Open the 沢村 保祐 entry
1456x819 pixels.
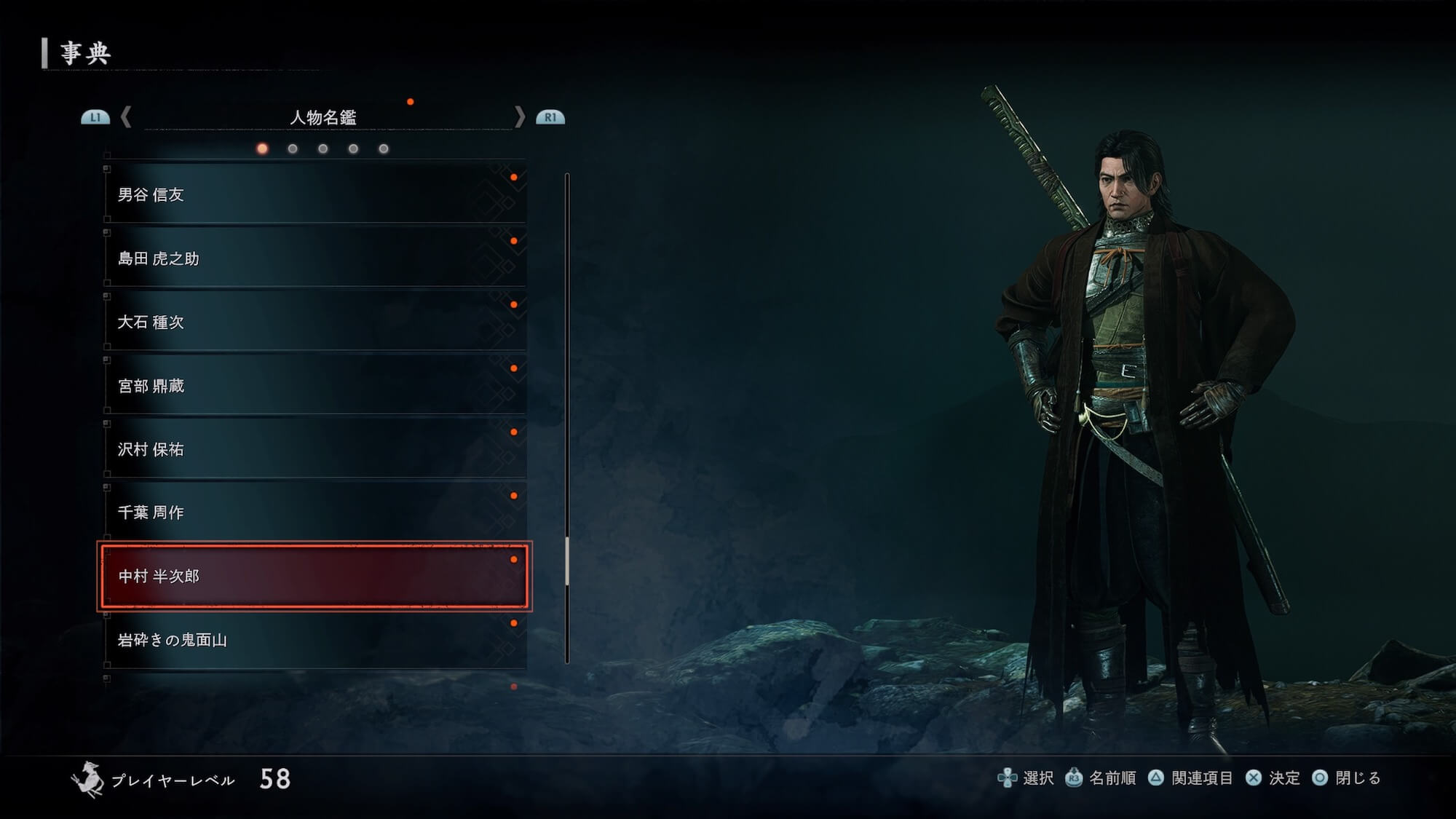click(x=314, y=449)
